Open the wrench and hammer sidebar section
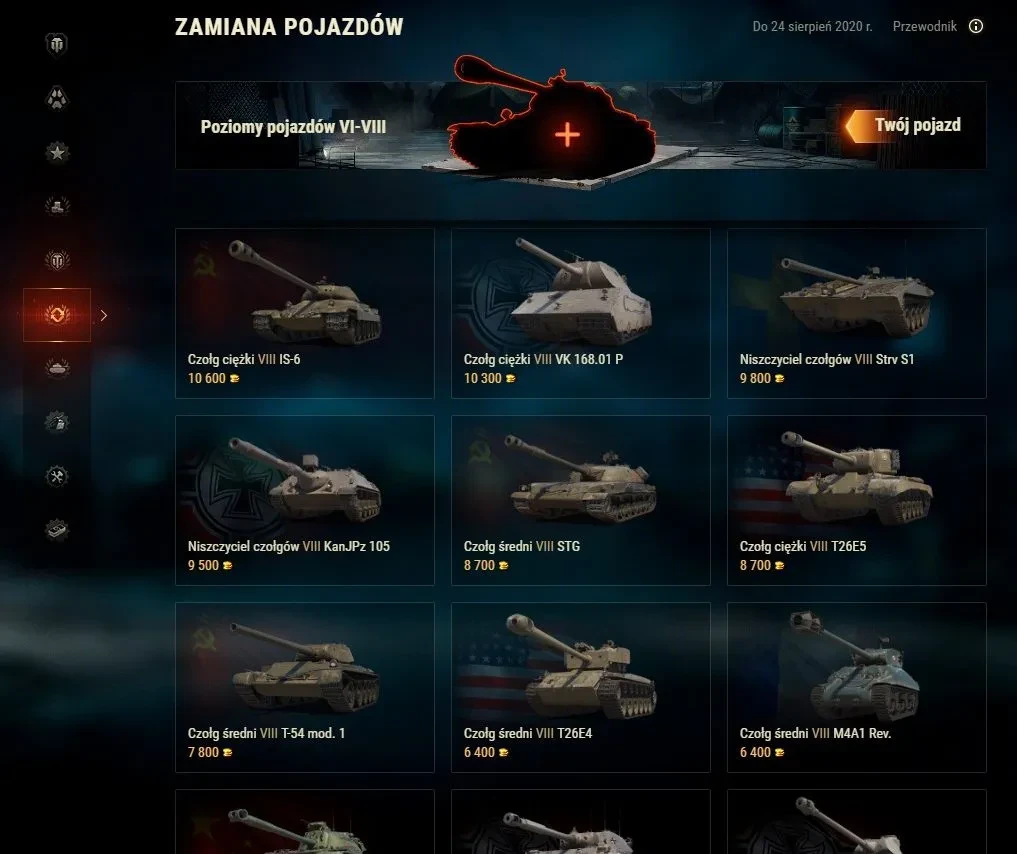The image size is (1017, 854). 57,476
